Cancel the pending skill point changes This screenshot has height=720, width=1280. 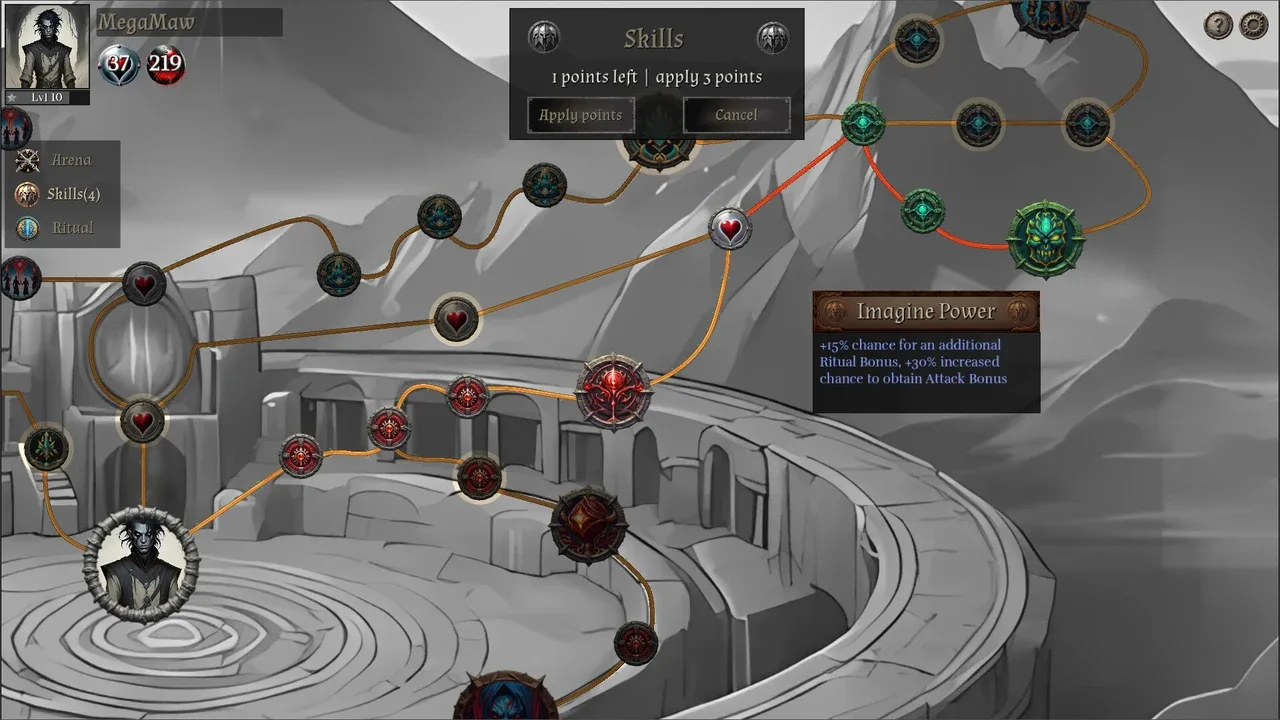coord(736,115)
